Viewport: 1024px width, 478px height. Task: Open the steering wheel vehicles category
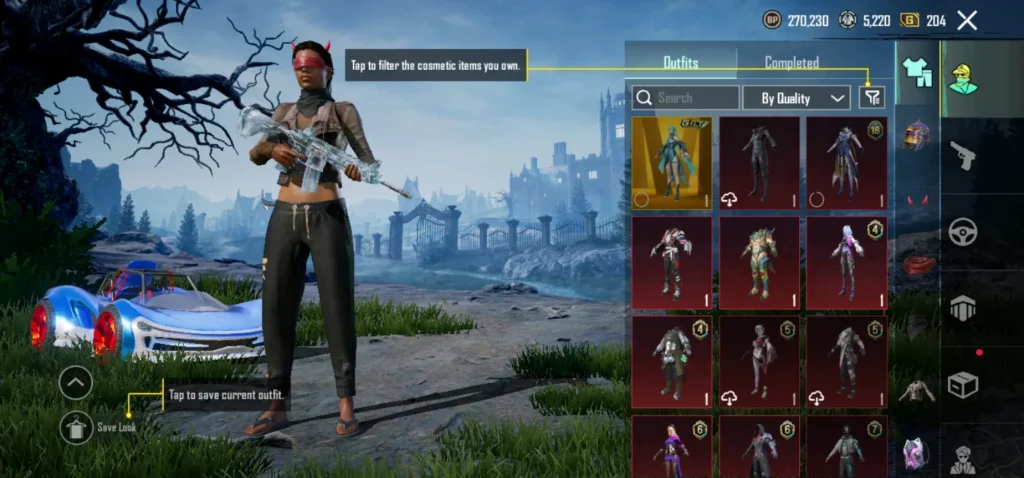tap(962, 231)
